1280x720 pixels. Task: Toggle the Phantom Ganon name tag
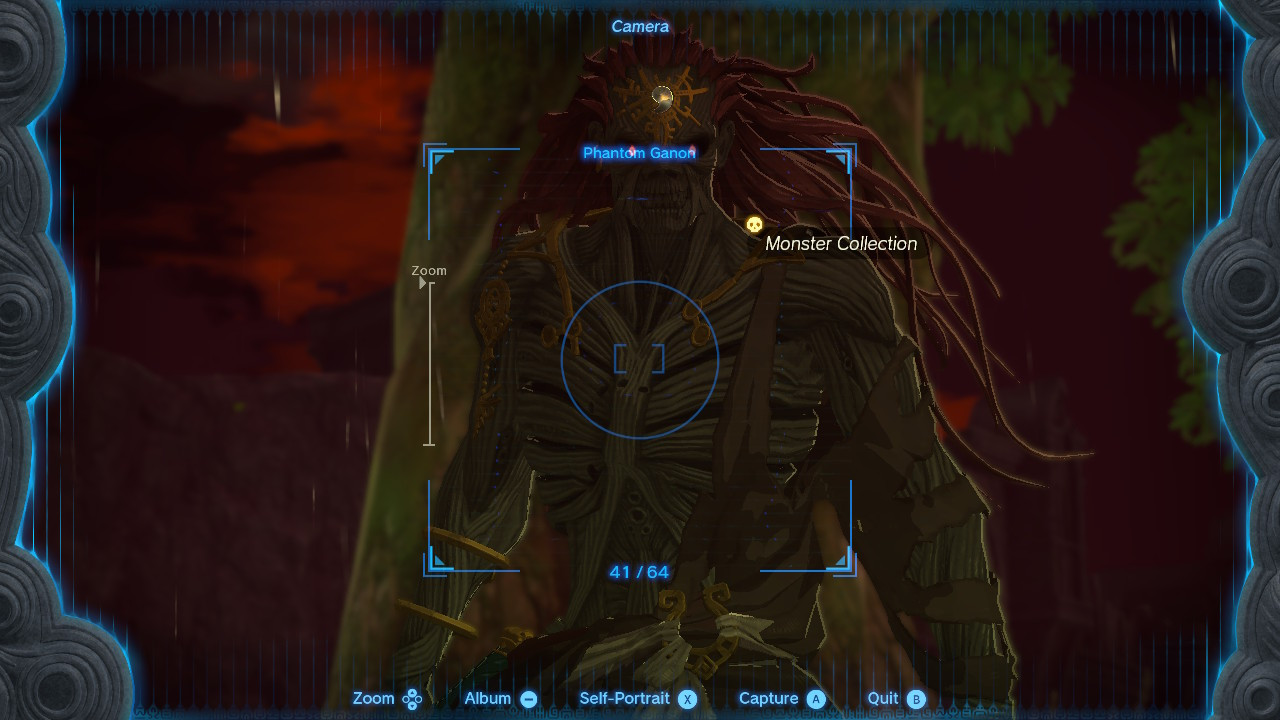pyautogui.click(x=640, y=153)
